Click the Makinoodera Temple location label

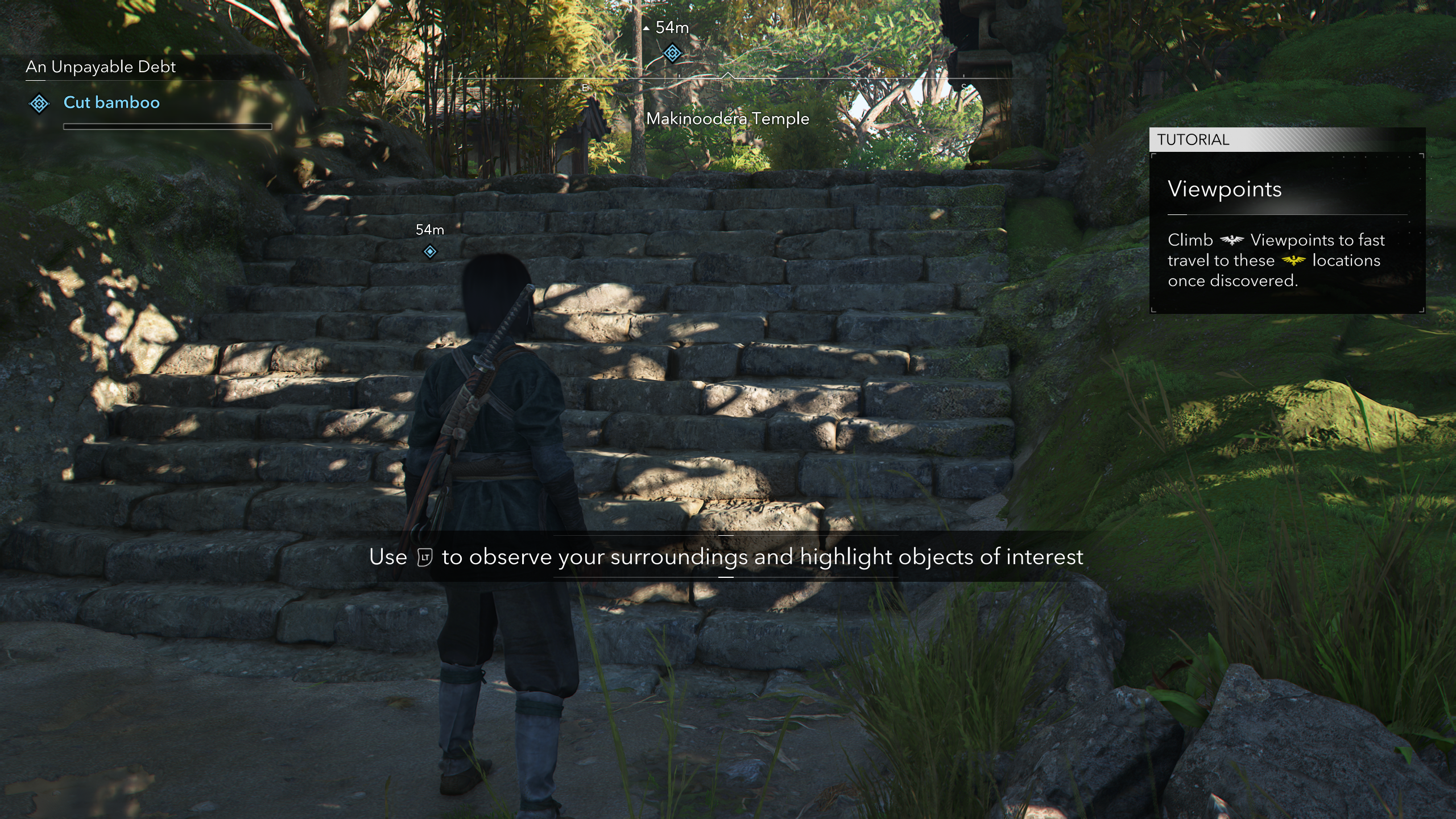pyautogui.click(x=727, y=119)
